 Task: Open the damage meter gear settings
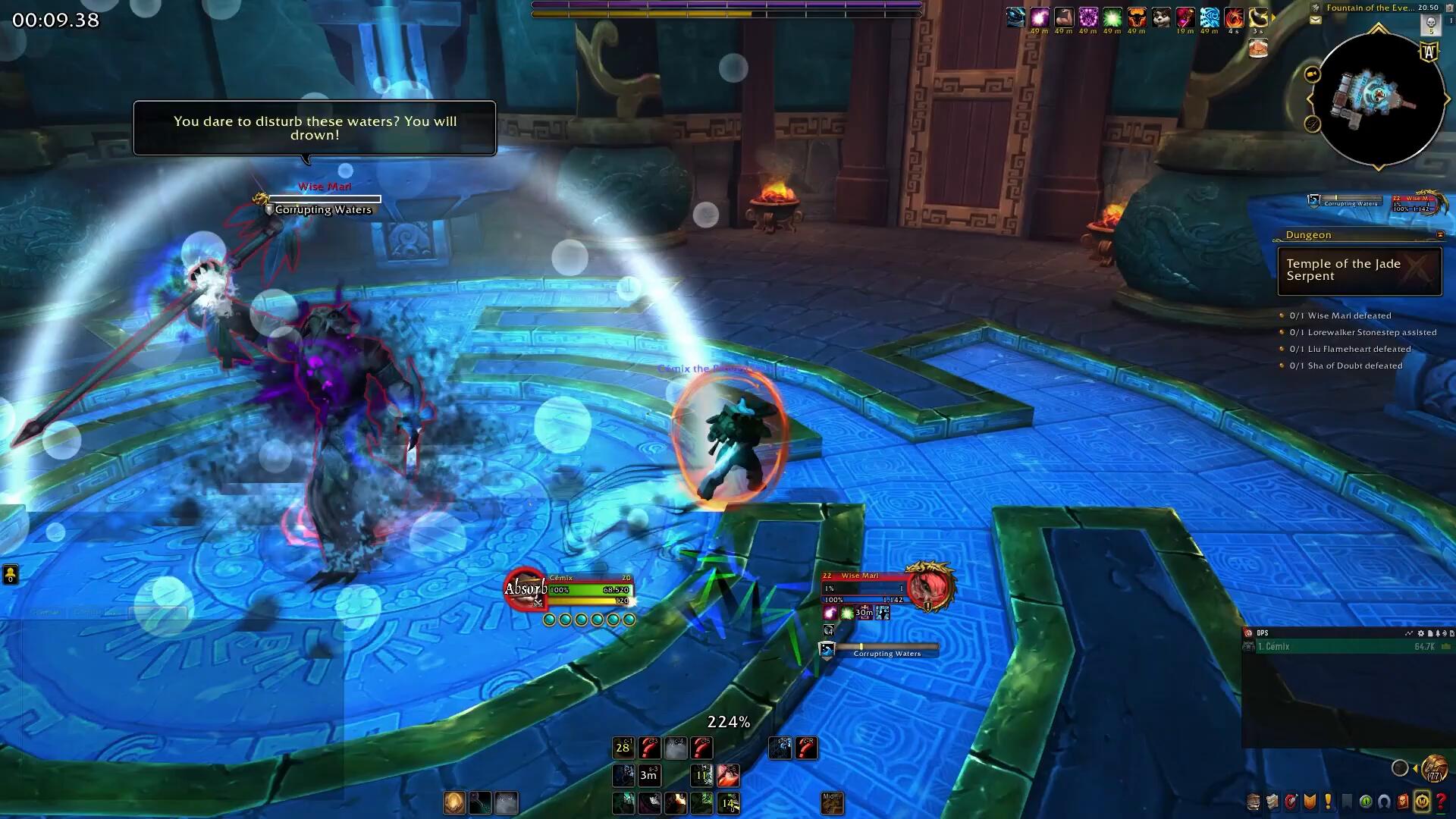click(x=1420, y=633)
